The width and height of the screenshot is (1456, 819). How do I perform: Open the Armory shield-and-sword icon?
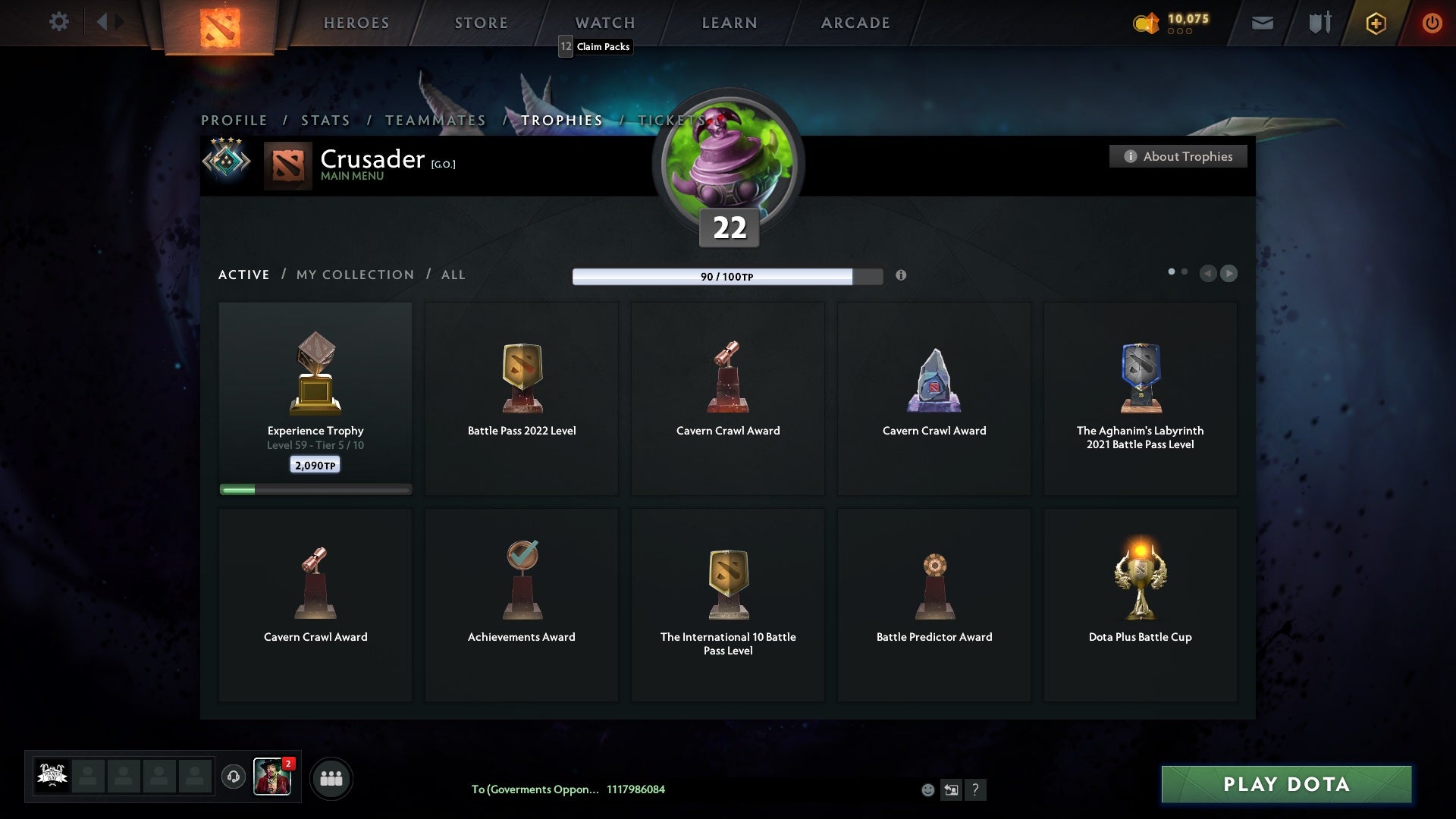[x=1318, y=23]
